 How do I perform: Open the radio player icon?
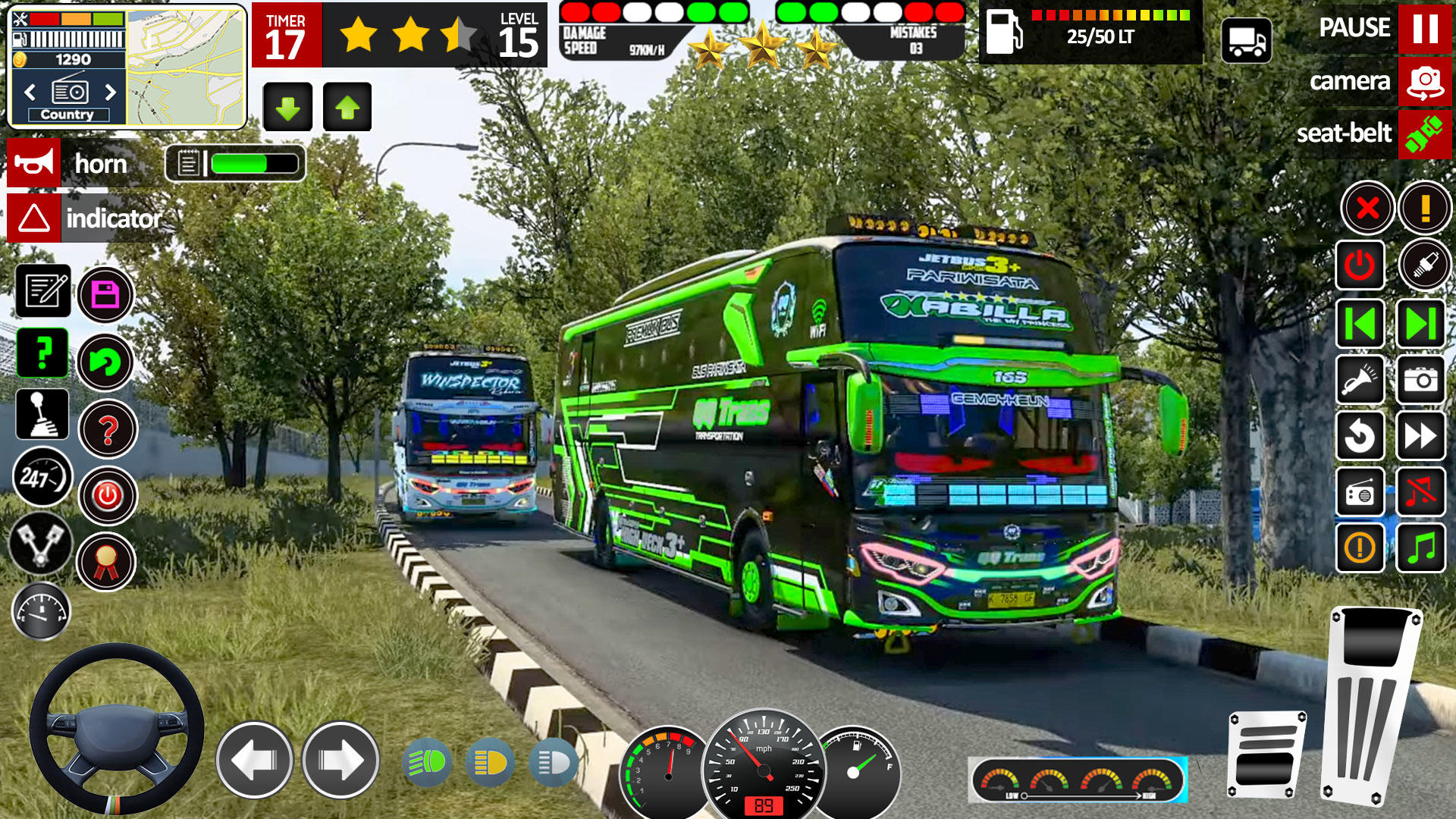[x=1360, y=491]
